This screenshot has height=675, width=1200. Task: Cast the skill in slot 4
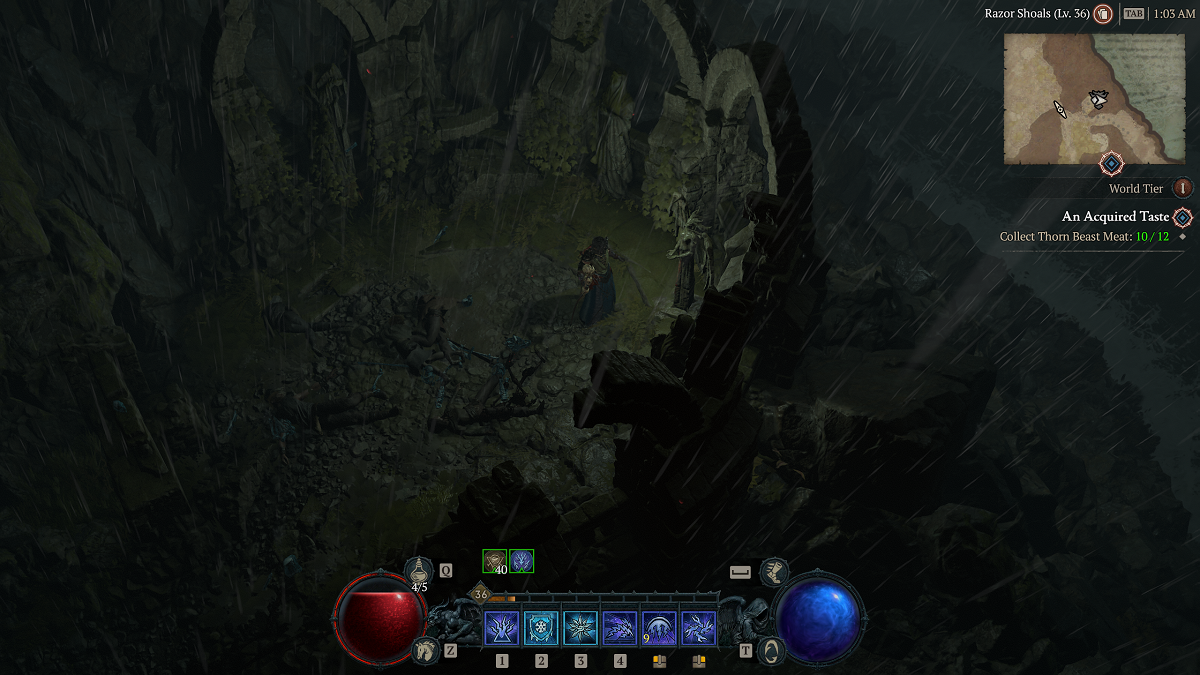coord(620,629)
